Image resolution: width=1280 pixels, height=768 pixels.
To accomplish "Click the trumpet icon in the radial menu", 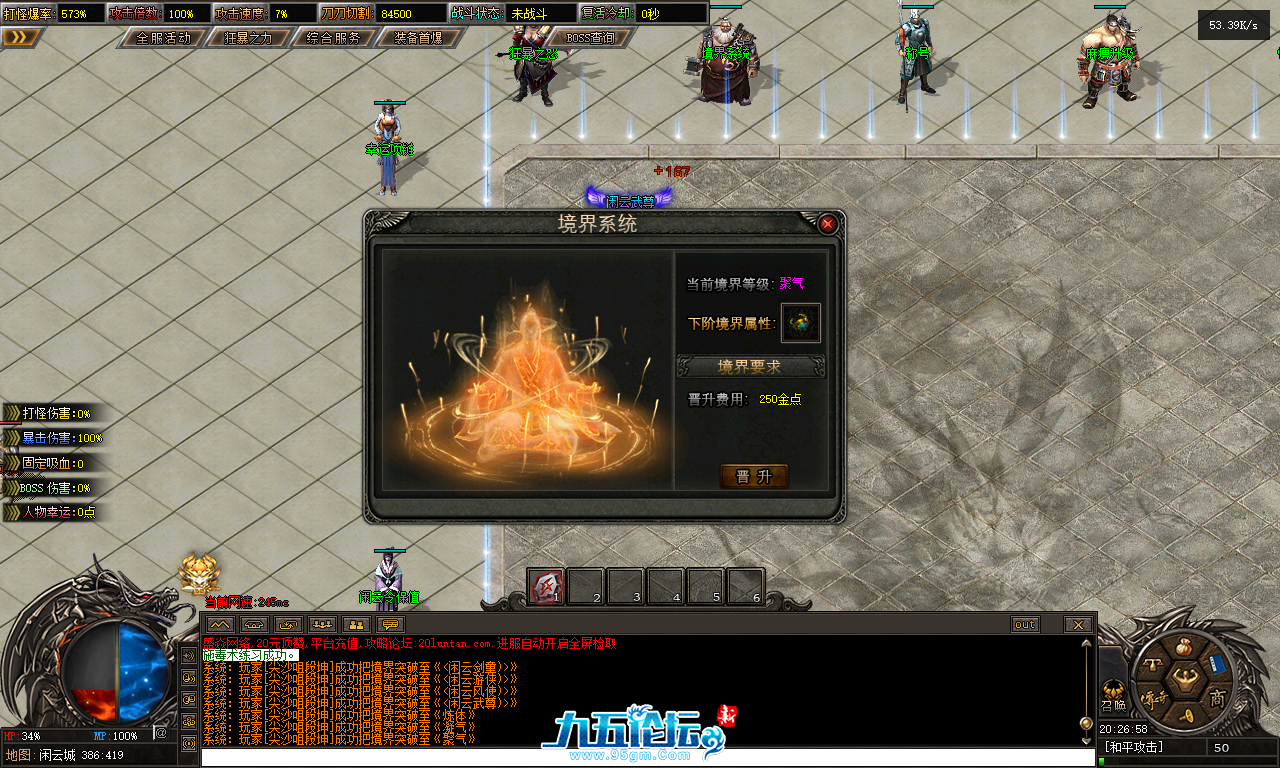I will (1187, 715).
